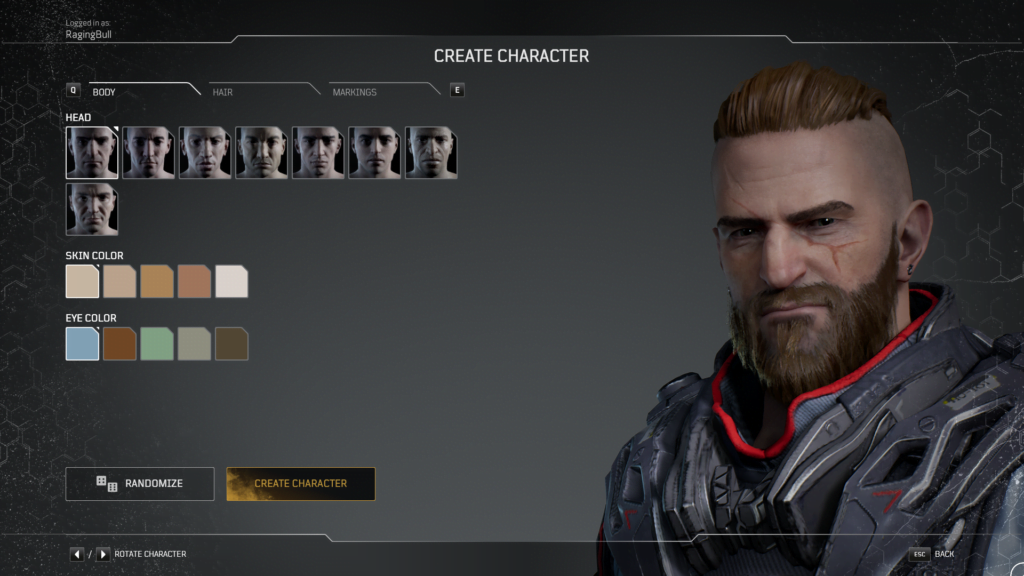The image size is (1024, 576).
Task: Rotate character with the left arrow button
Action: pyautogui.click(x=77, y=554)
